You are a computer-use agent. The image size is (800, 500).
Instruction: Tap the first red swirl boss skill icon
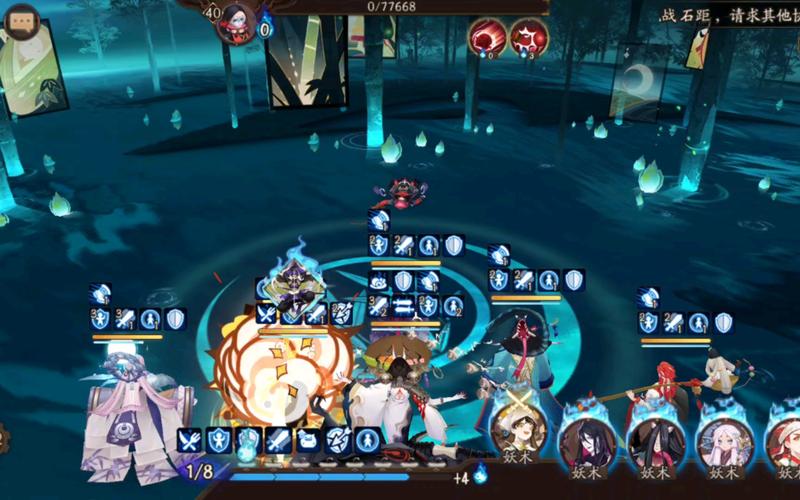[x=487, y=37]
